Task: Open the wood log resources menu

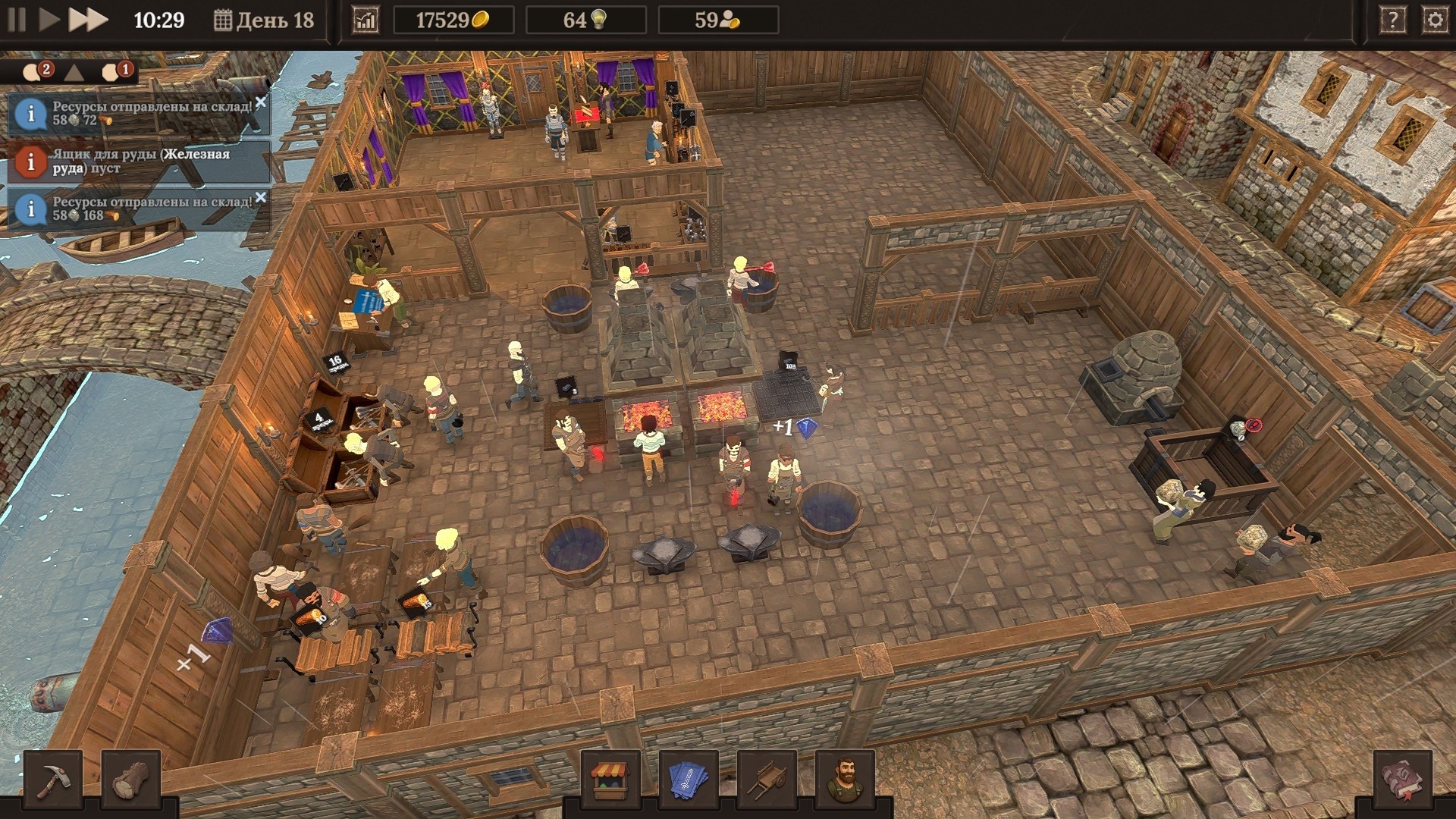Action: tap(130, 780)
